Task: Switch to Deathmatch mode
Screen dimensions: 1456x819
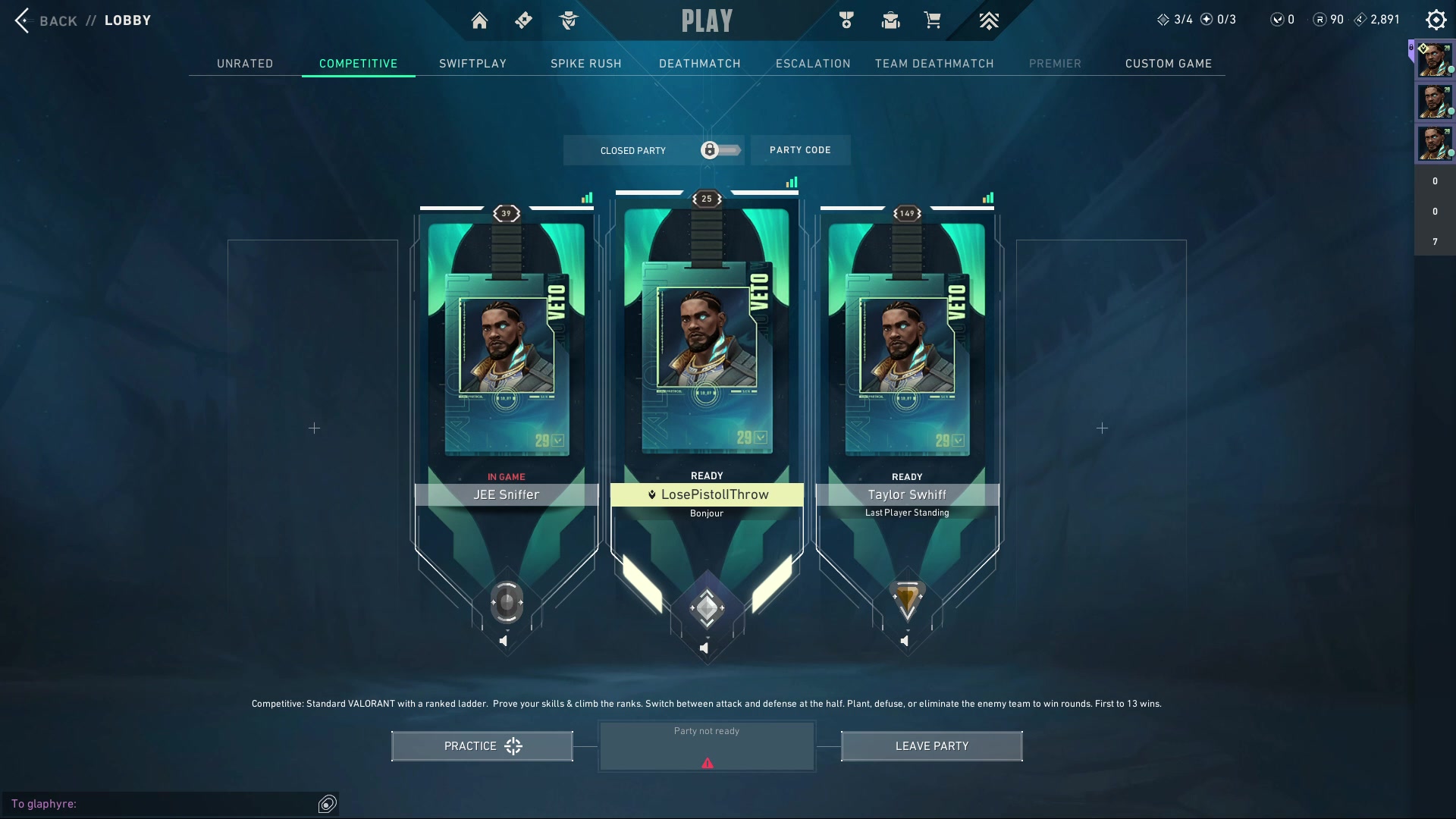Action: (699, 64)
